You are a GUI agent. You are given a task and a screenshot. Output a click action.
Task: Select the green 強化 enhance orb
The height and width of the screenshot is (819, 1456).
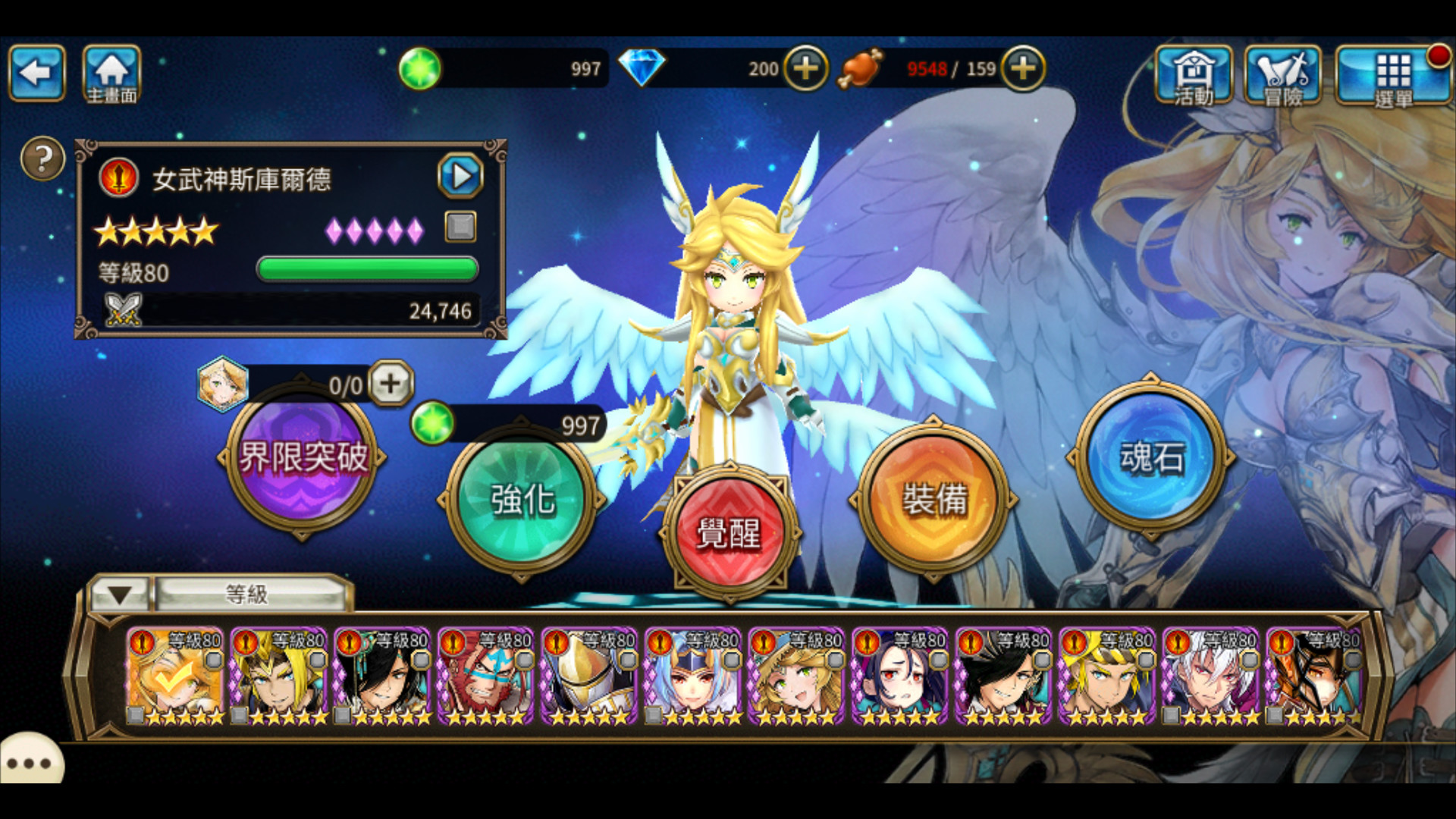pos(519,500)
